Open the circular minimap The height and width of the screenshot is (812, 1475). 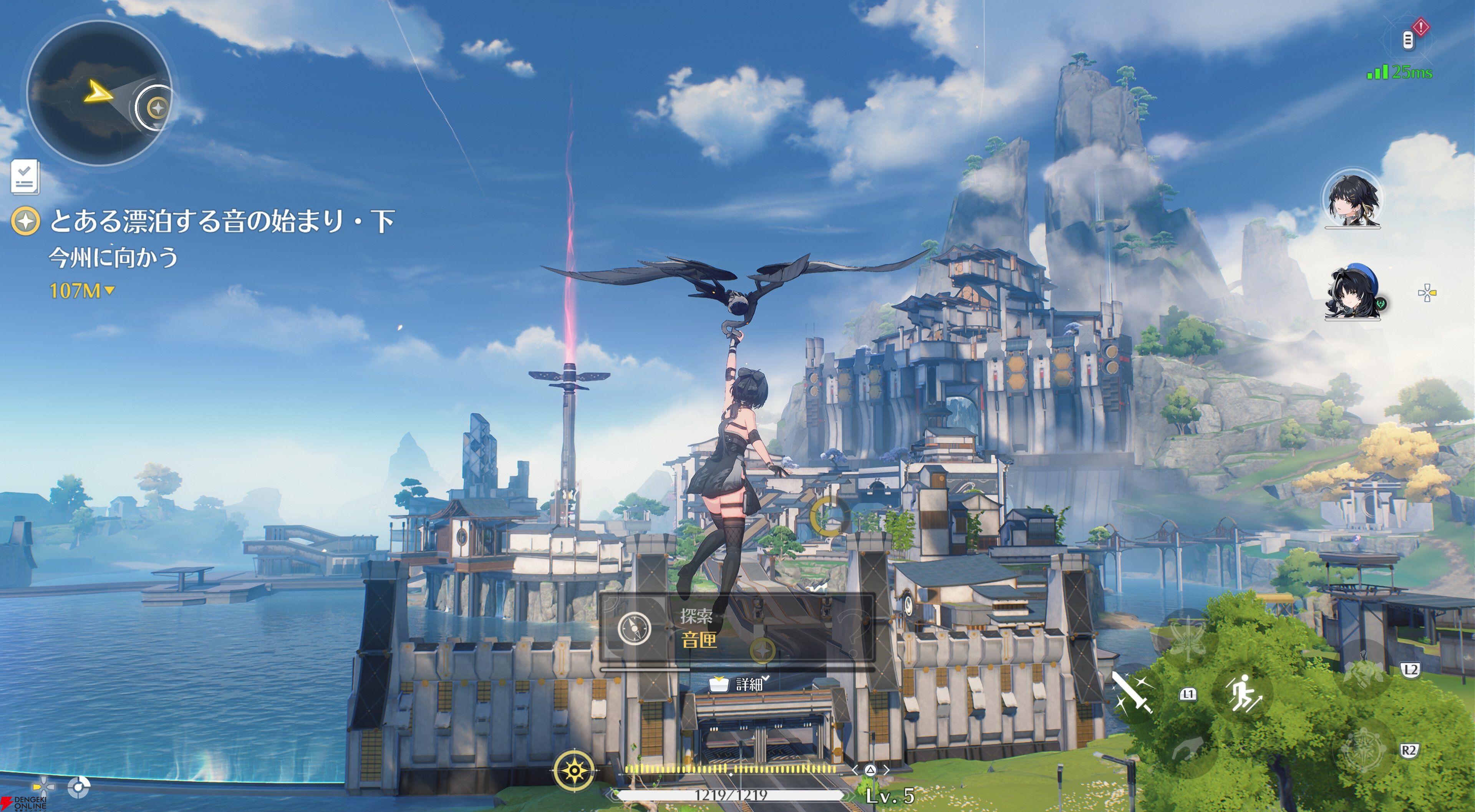point(98,94)
